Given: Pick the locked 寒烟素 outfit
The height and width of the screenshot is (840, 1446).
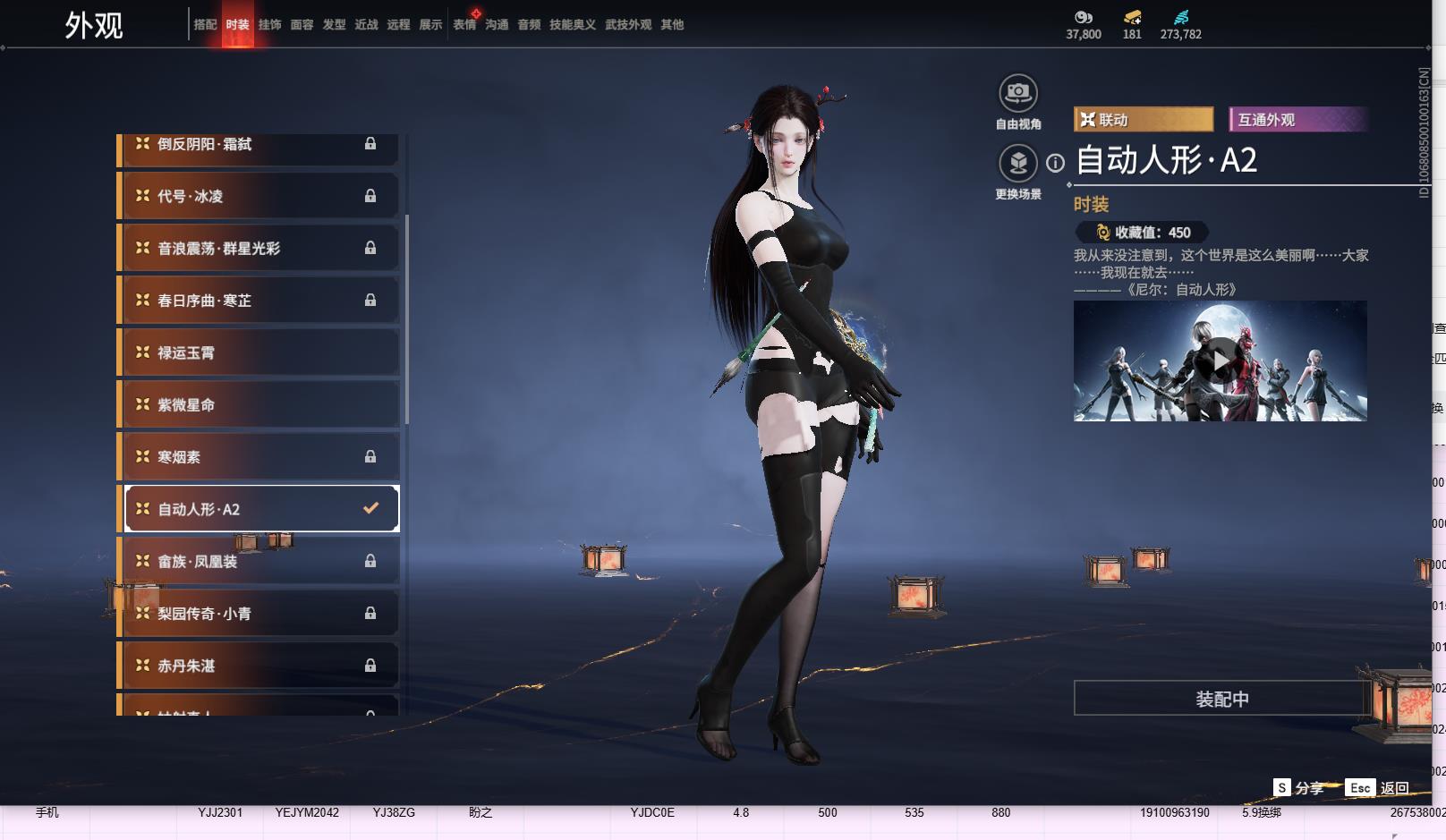Looking at the screenshot, I should coord(259,456).
